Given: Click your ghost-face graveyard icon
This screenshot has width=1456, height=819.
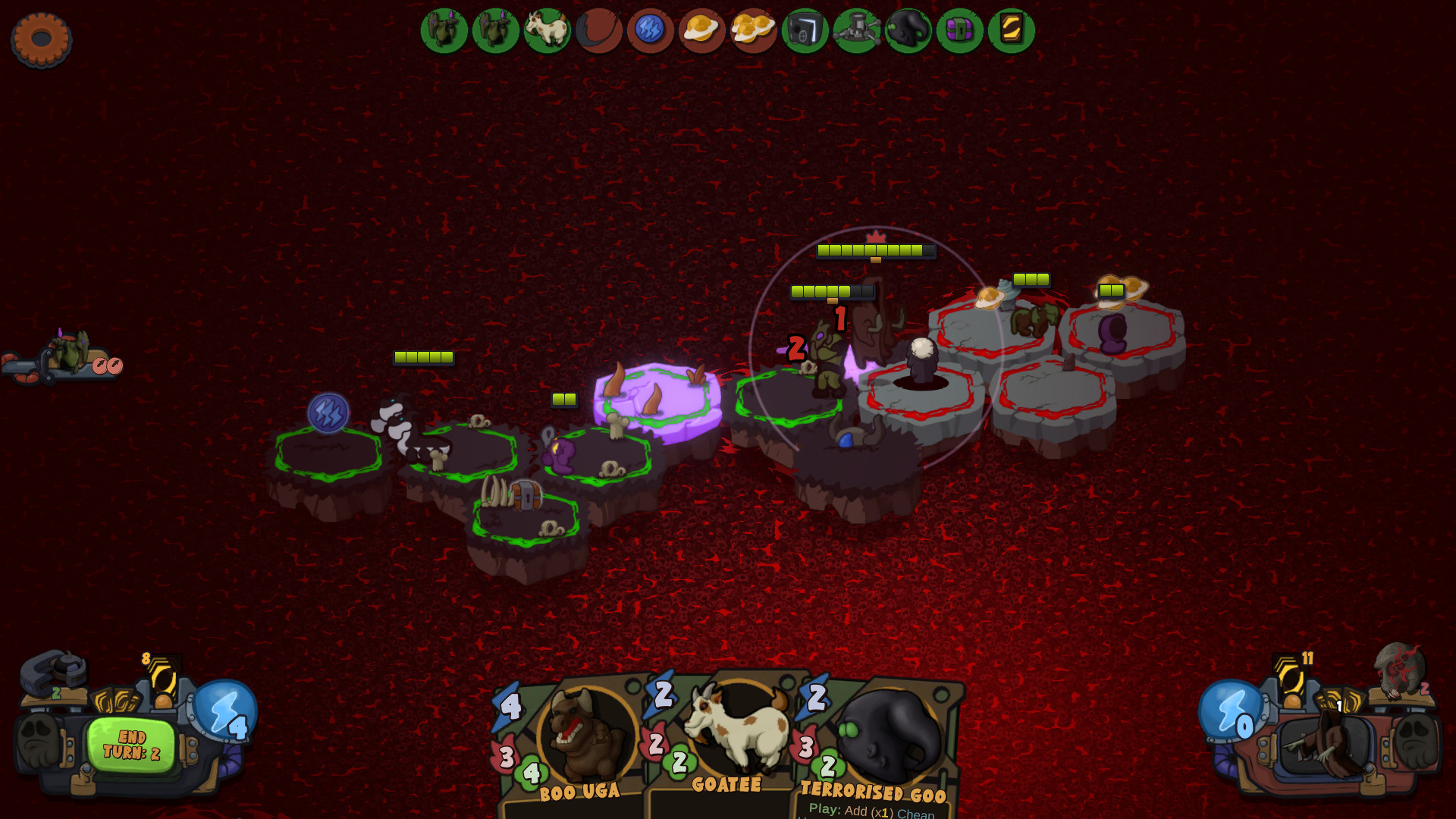Looking at the screenshot, I should (x=38, y=739).
